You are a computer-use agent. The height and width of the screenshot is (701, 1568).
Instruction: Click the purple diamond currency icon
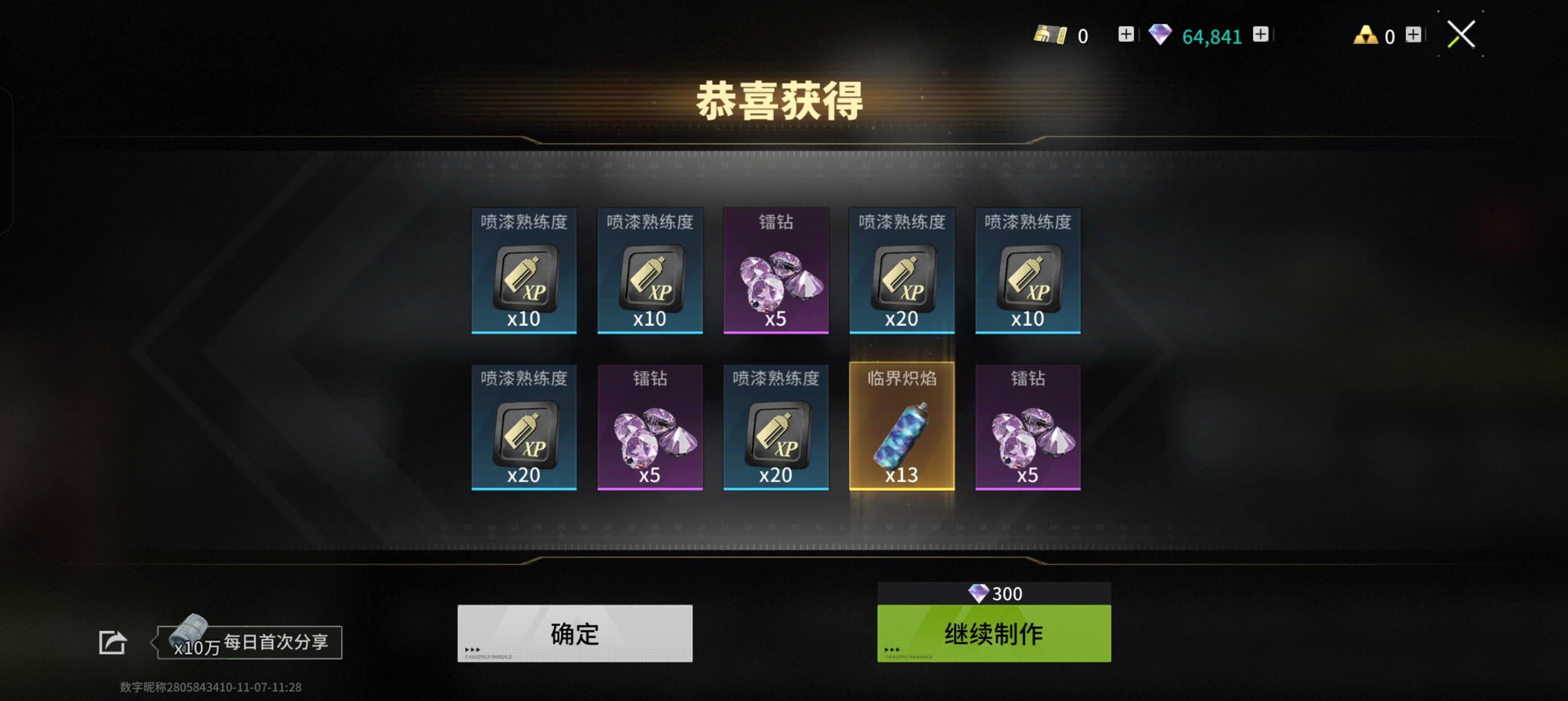point(1161,34)
